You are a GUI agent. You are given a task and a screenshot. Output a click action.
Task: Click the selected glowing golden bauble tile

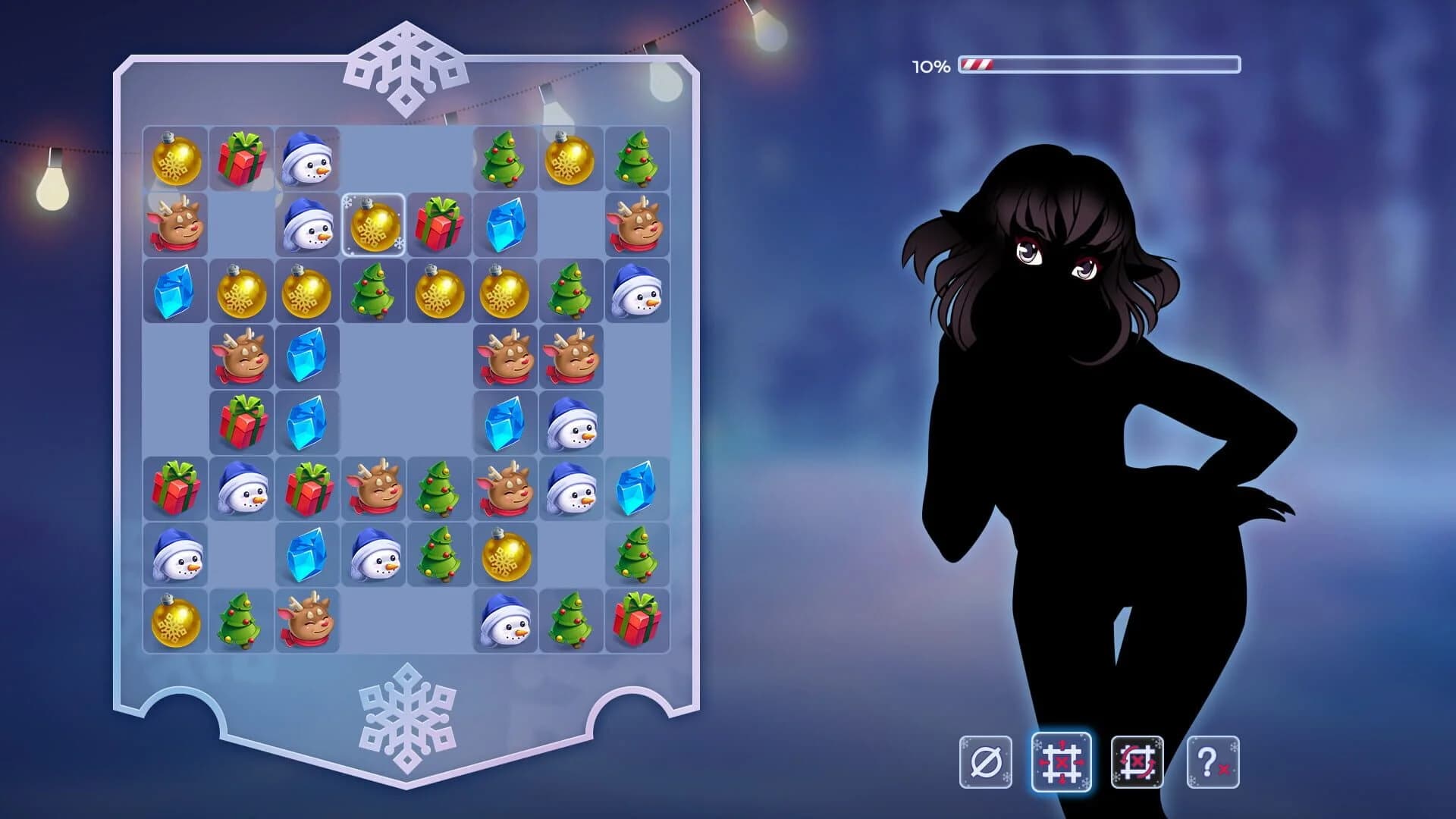pos(375,224)
